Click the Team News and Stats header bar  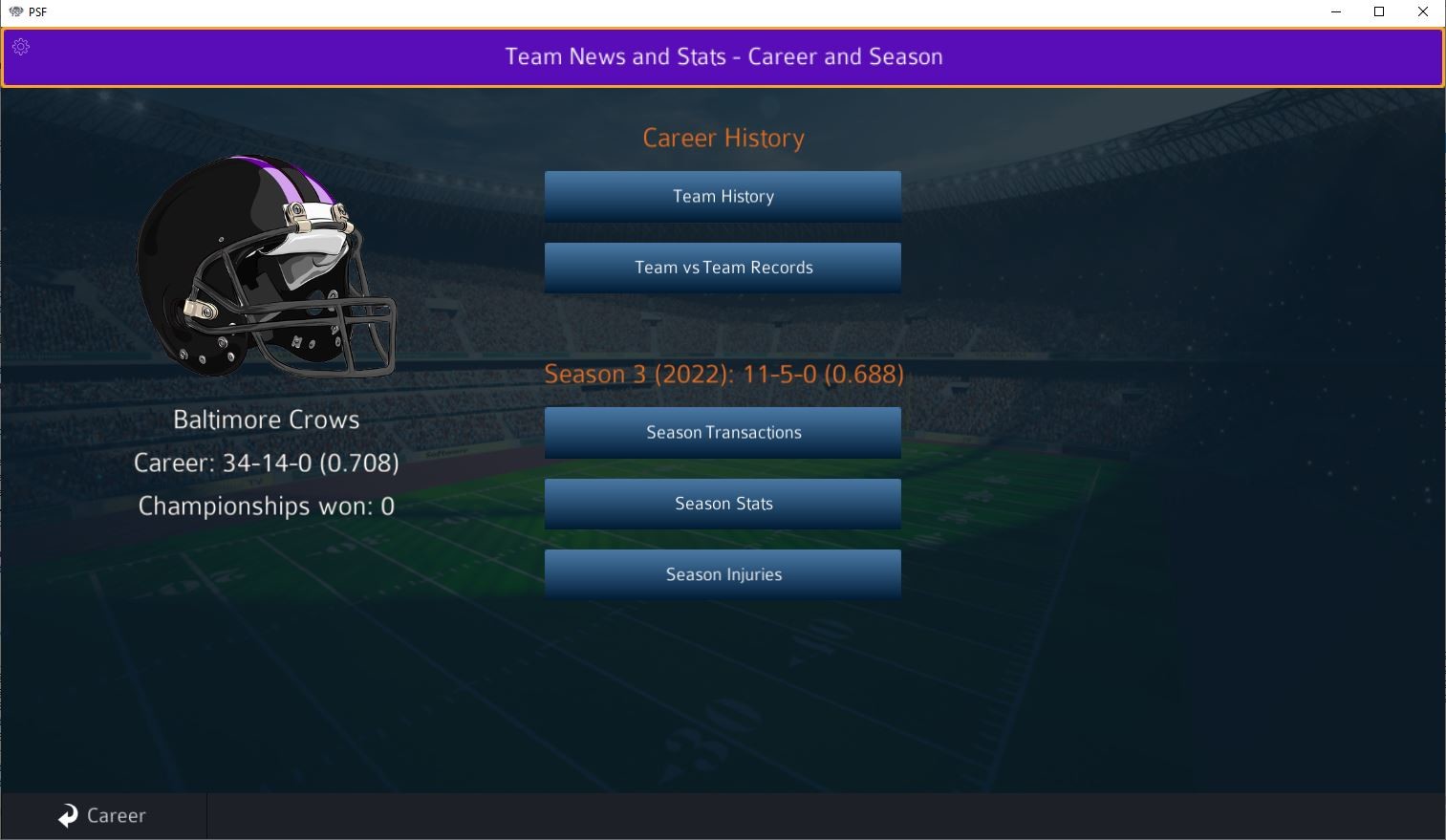point(723,57)
